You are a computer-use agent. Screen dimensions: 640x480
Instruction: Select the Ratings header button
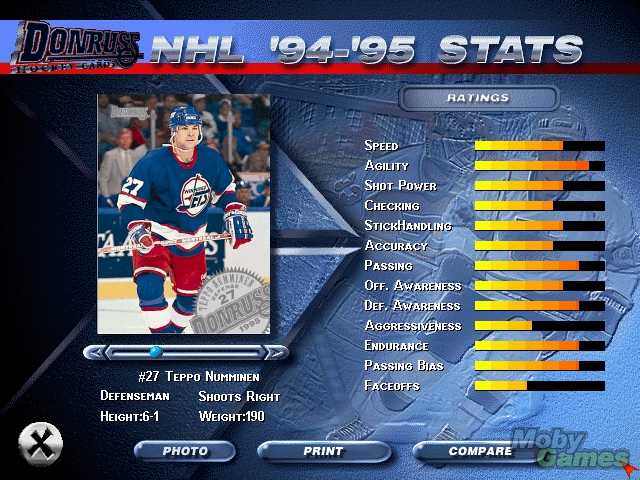[477, 98]
